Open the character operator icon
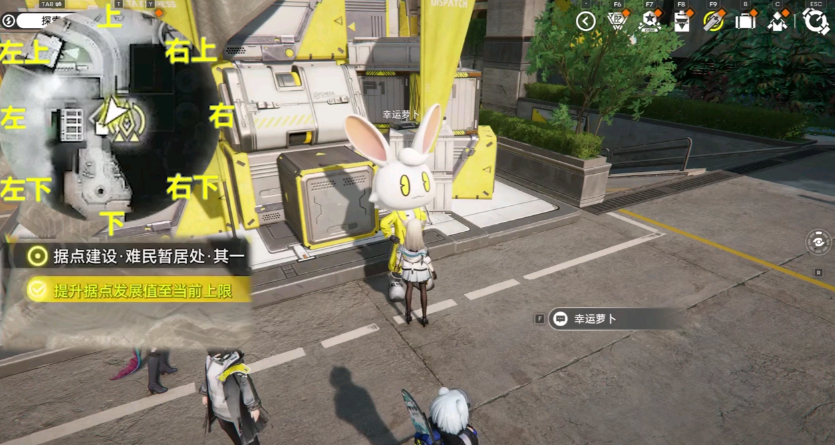This screenshot has width=835, height=445. click(777, 21)
